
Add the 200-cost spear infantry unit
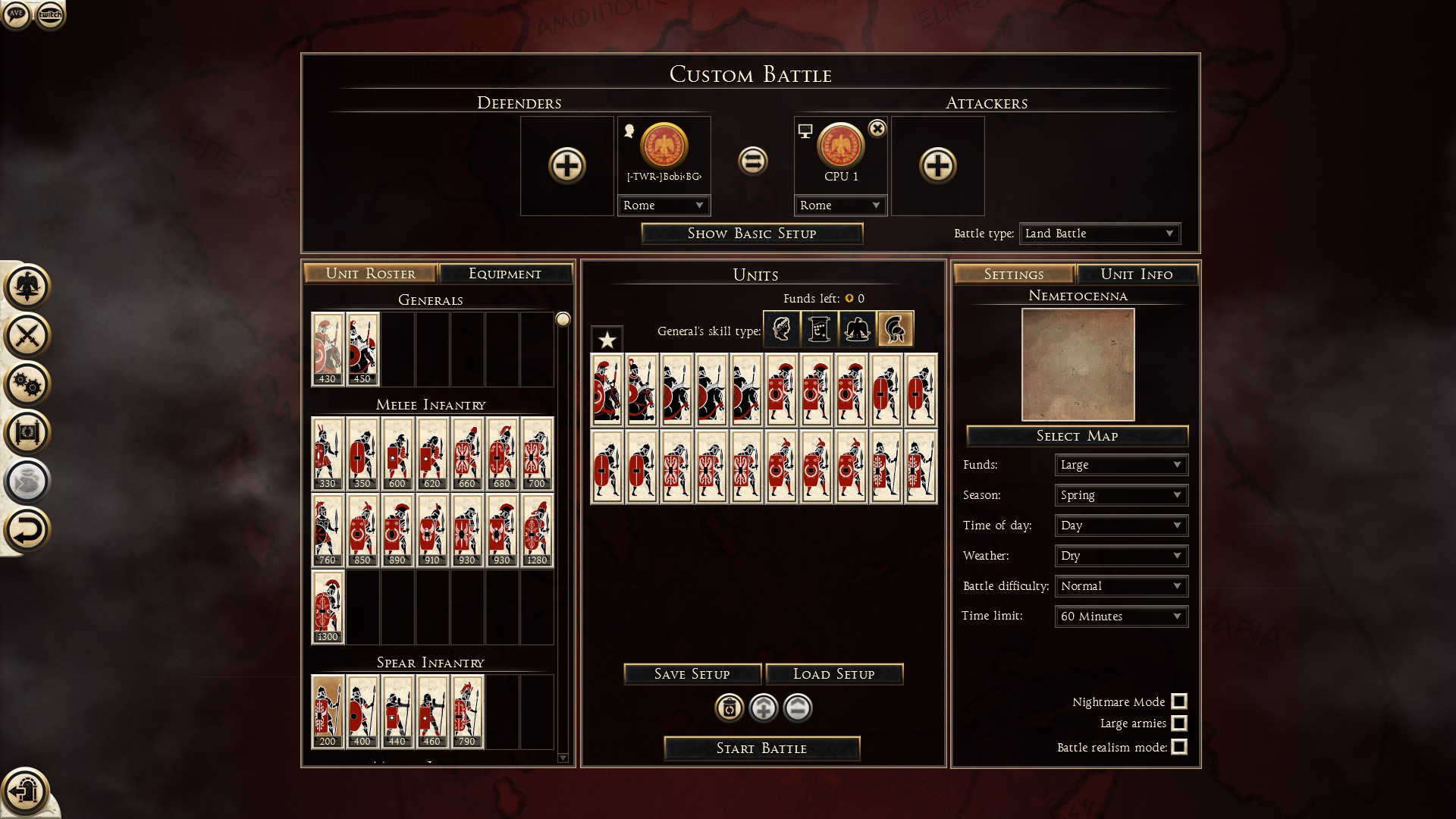[x=328, y=711]
